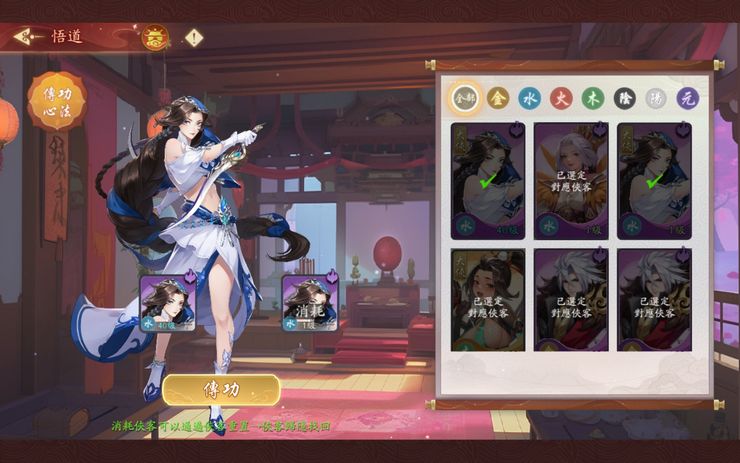The width and height of the screenshot is (740, 463).
Task: Filter heroes by 木 element
Action: (593, 98)
